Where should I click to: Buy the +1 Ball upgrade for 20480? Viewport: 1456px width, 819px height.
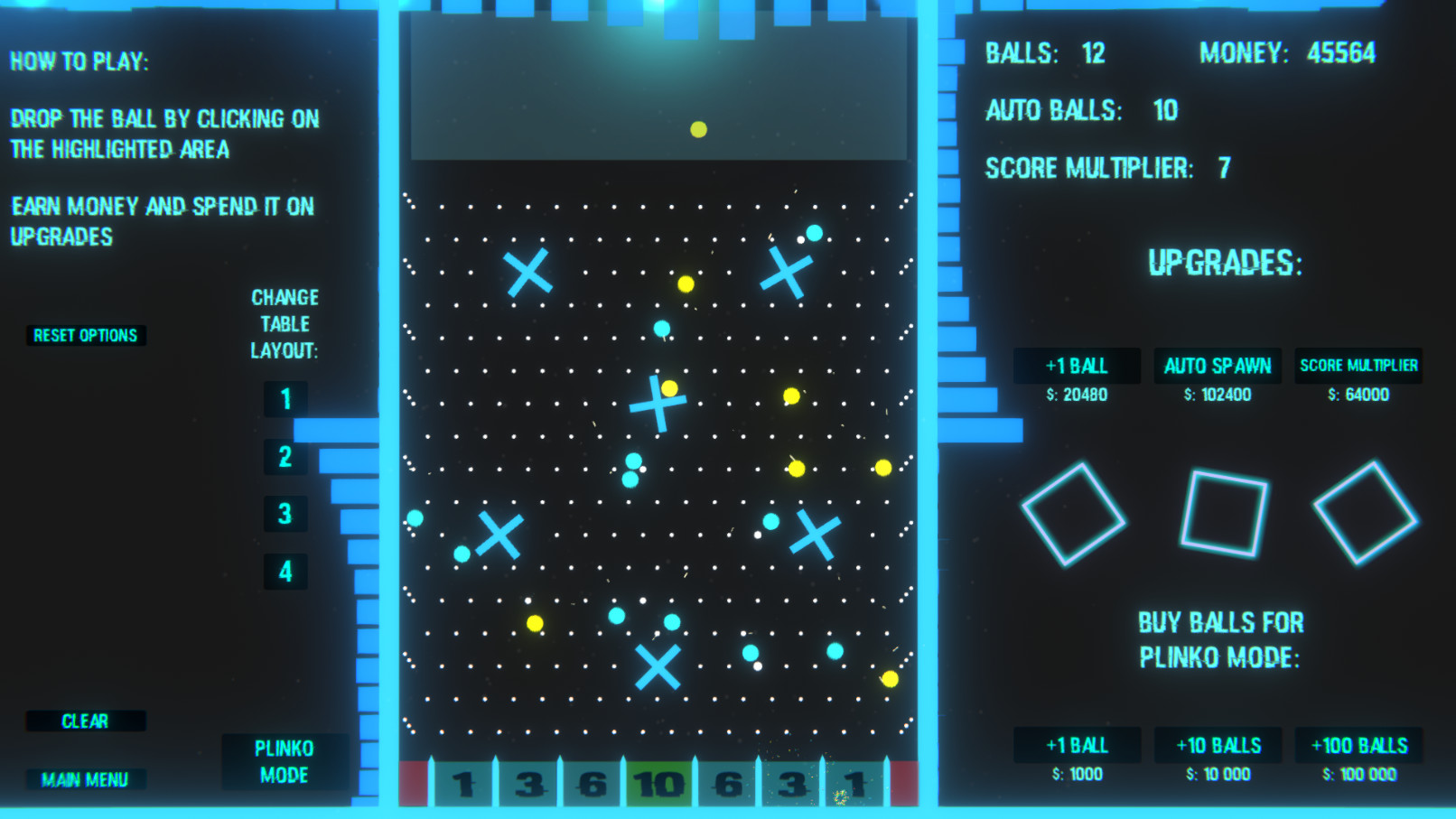[x=1077, y=366]
